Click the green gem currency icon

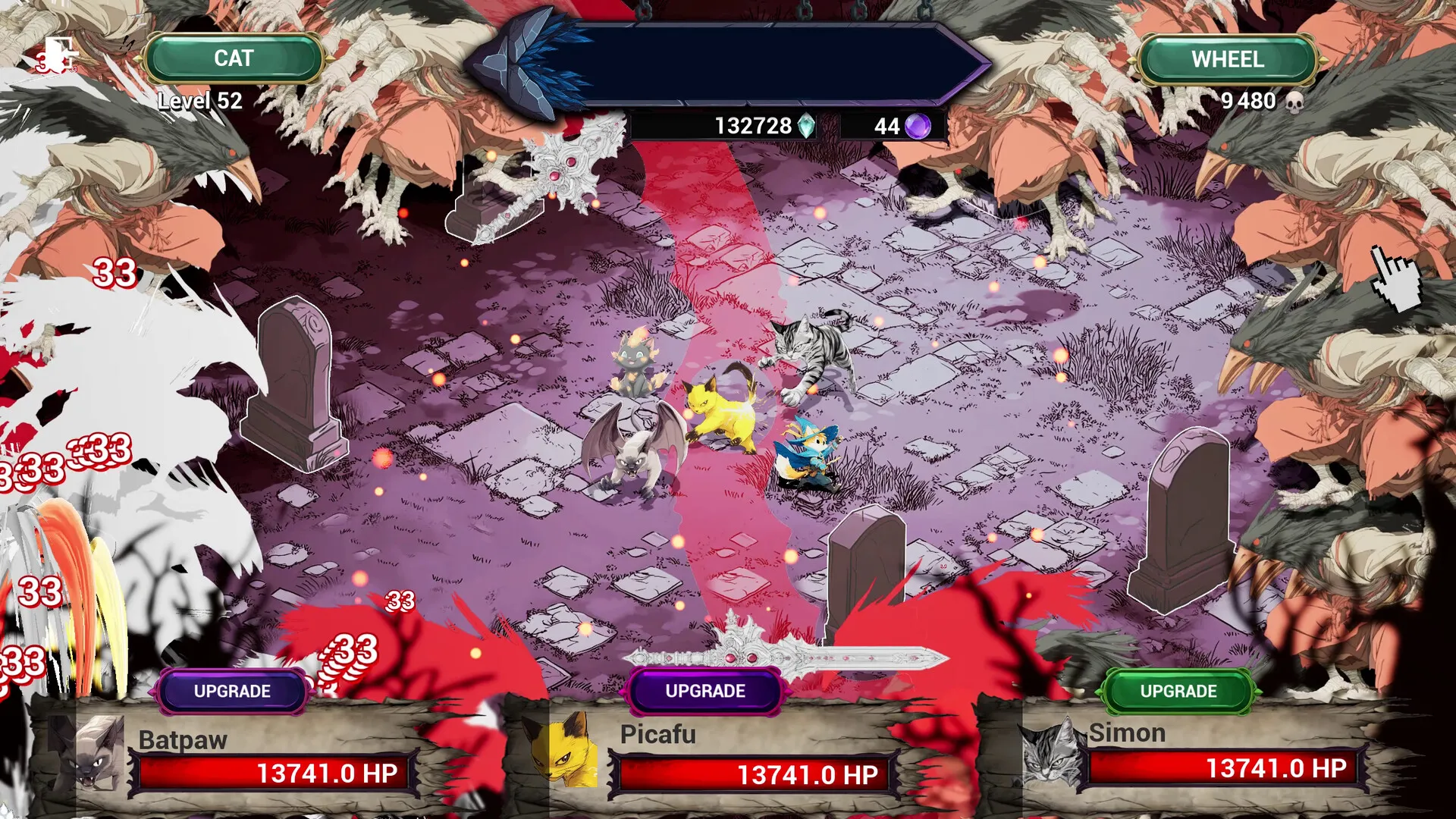pyautogui.click(x=806, y=126)
